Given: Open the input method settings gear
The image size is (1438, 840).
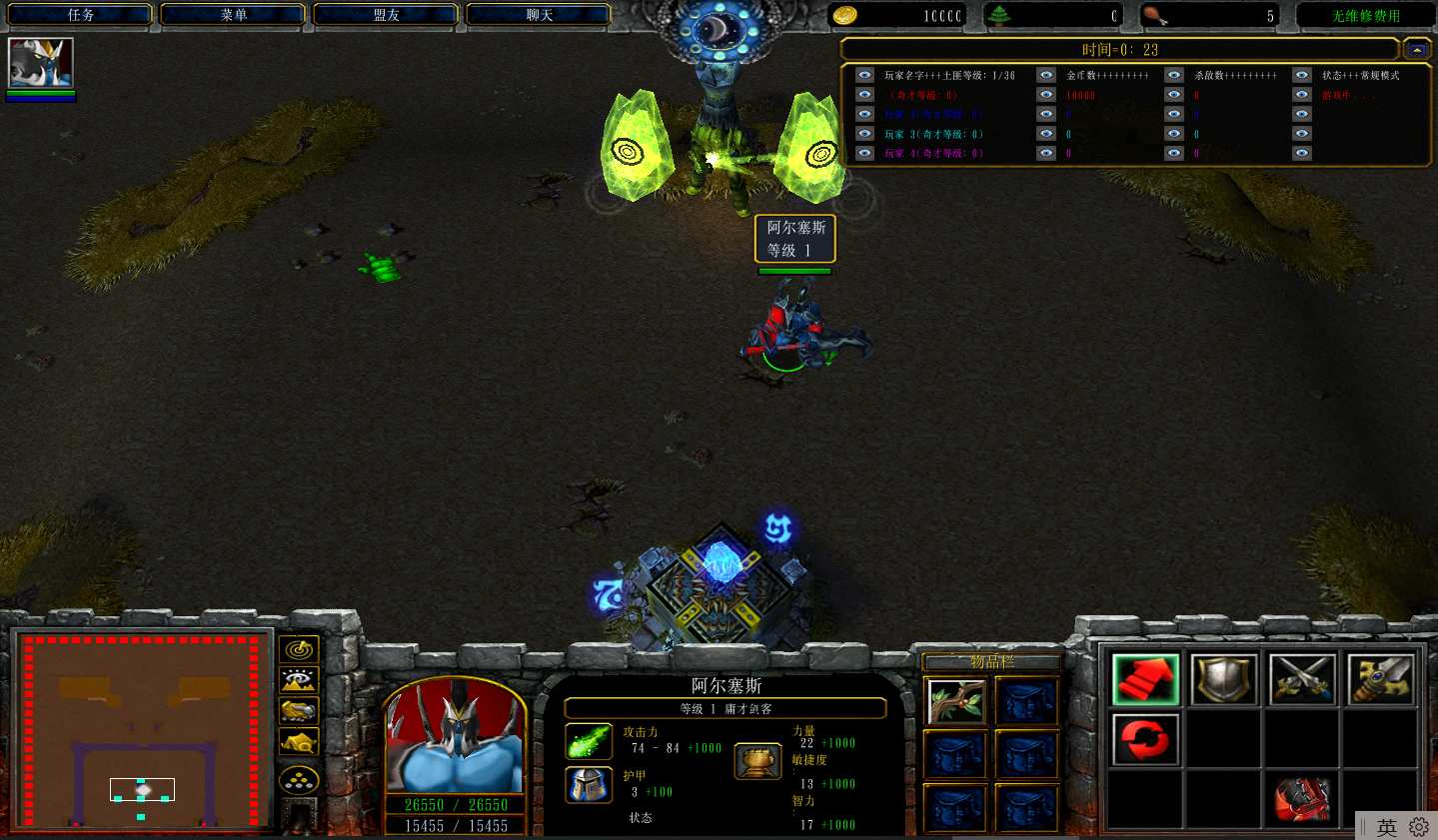Looking at the screenshot, I should tap(1419, 827).
